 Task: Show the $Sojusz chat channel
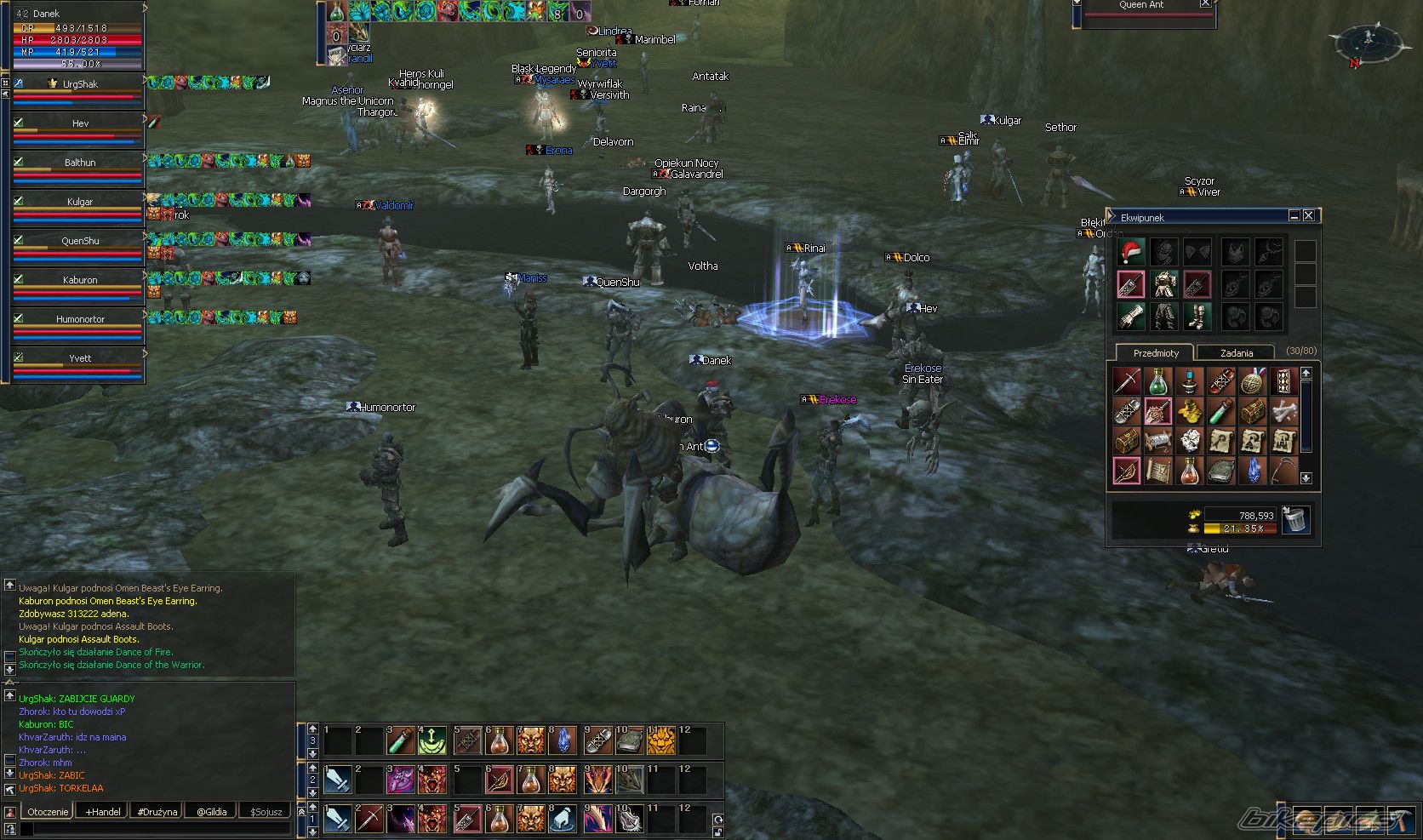point(266,812)
